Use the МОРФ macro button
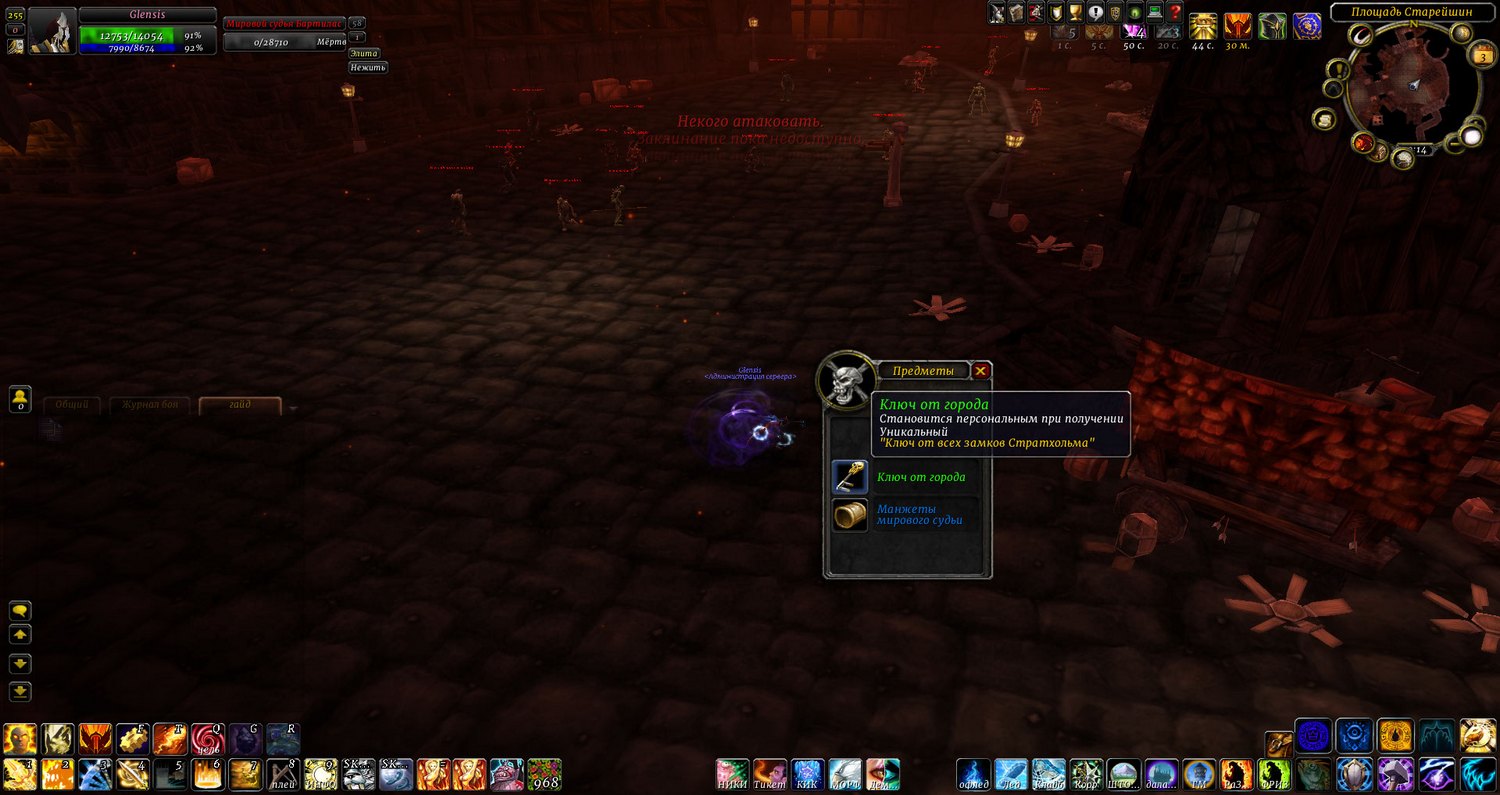The height and width of the screenshot is (795, 1500). pyautogui.click(x=845, y=774)
